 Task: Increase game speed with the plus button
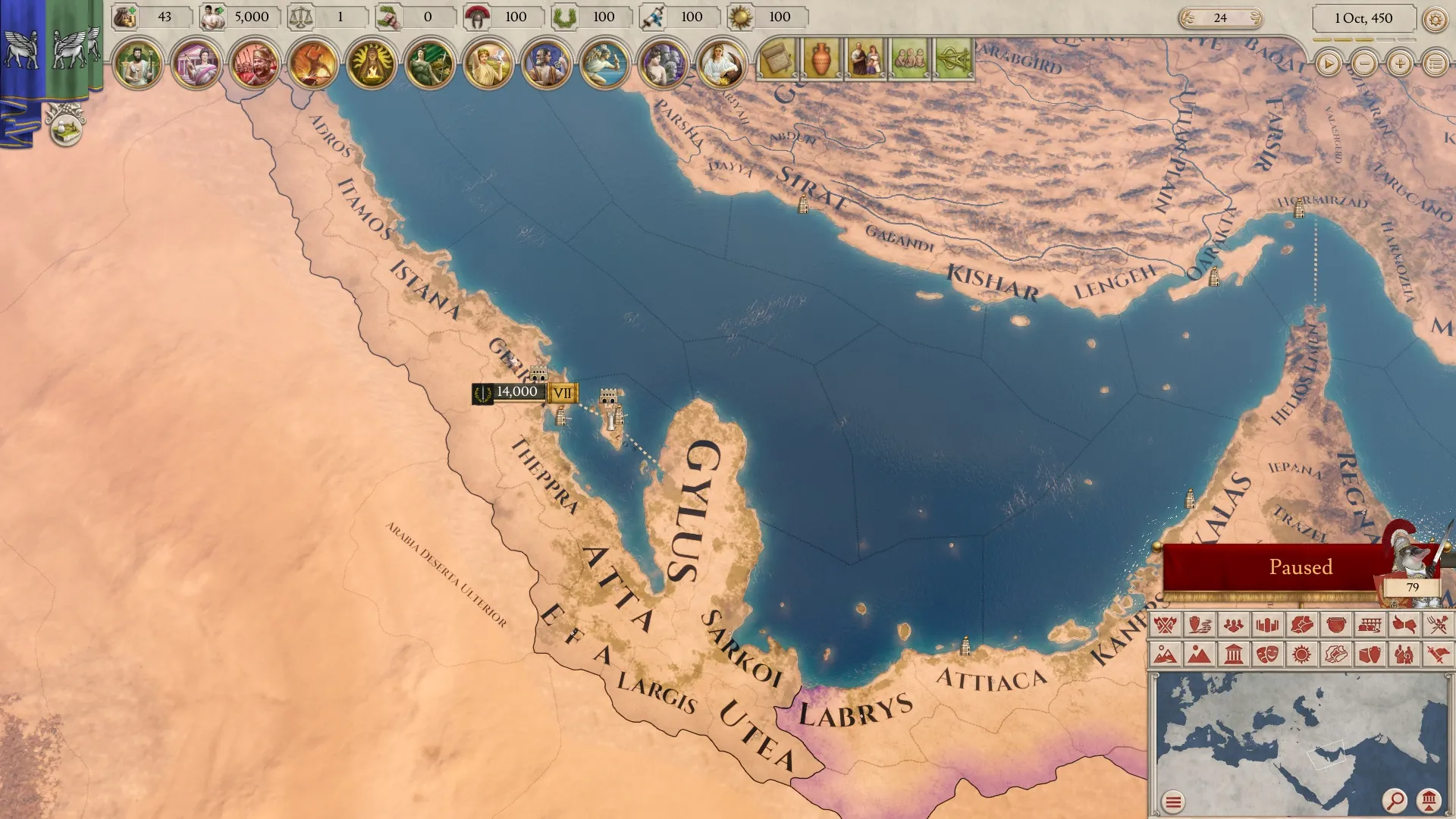(1400, 64)
